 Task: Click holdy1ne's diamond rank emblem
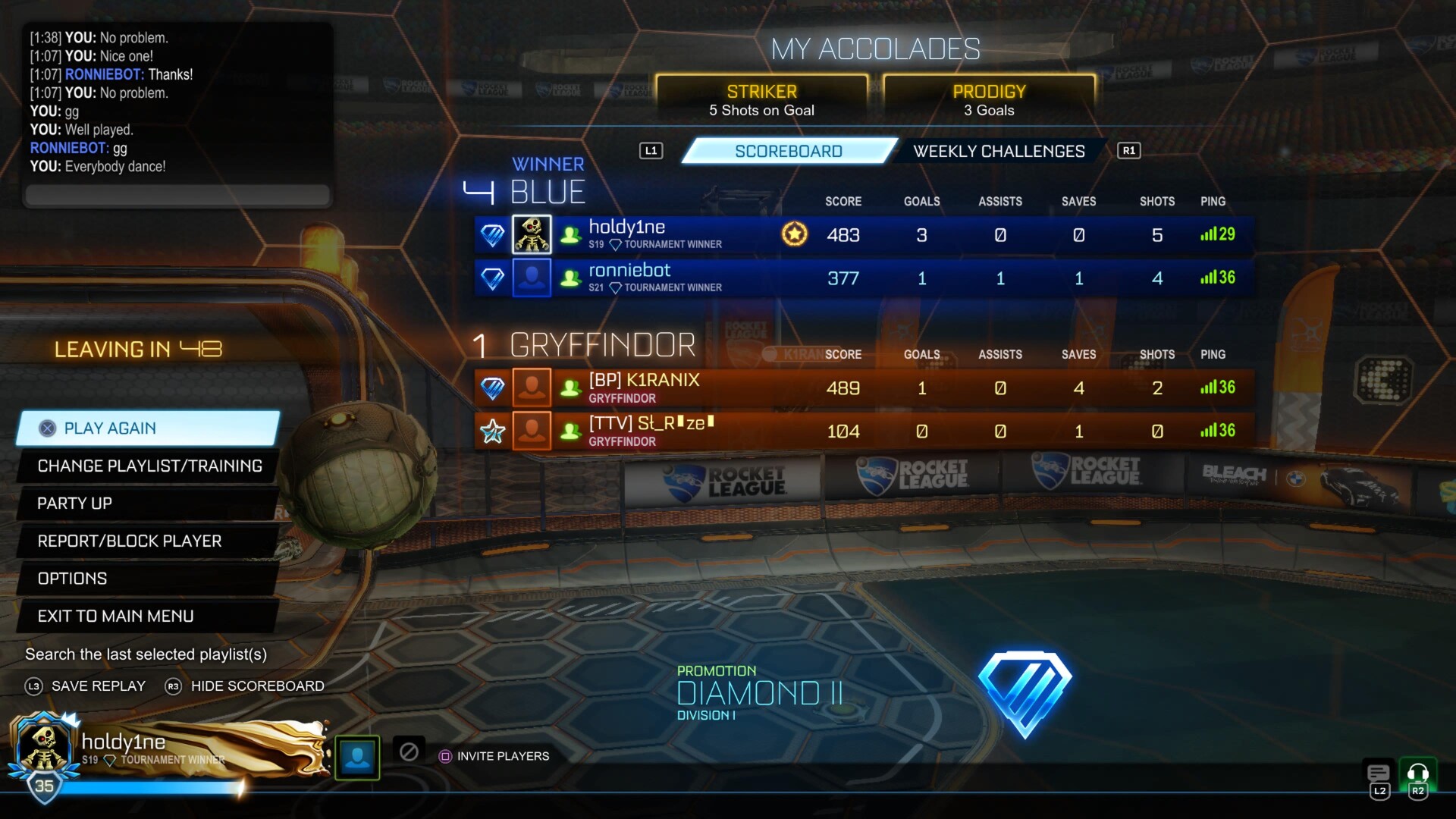point(493,235)
